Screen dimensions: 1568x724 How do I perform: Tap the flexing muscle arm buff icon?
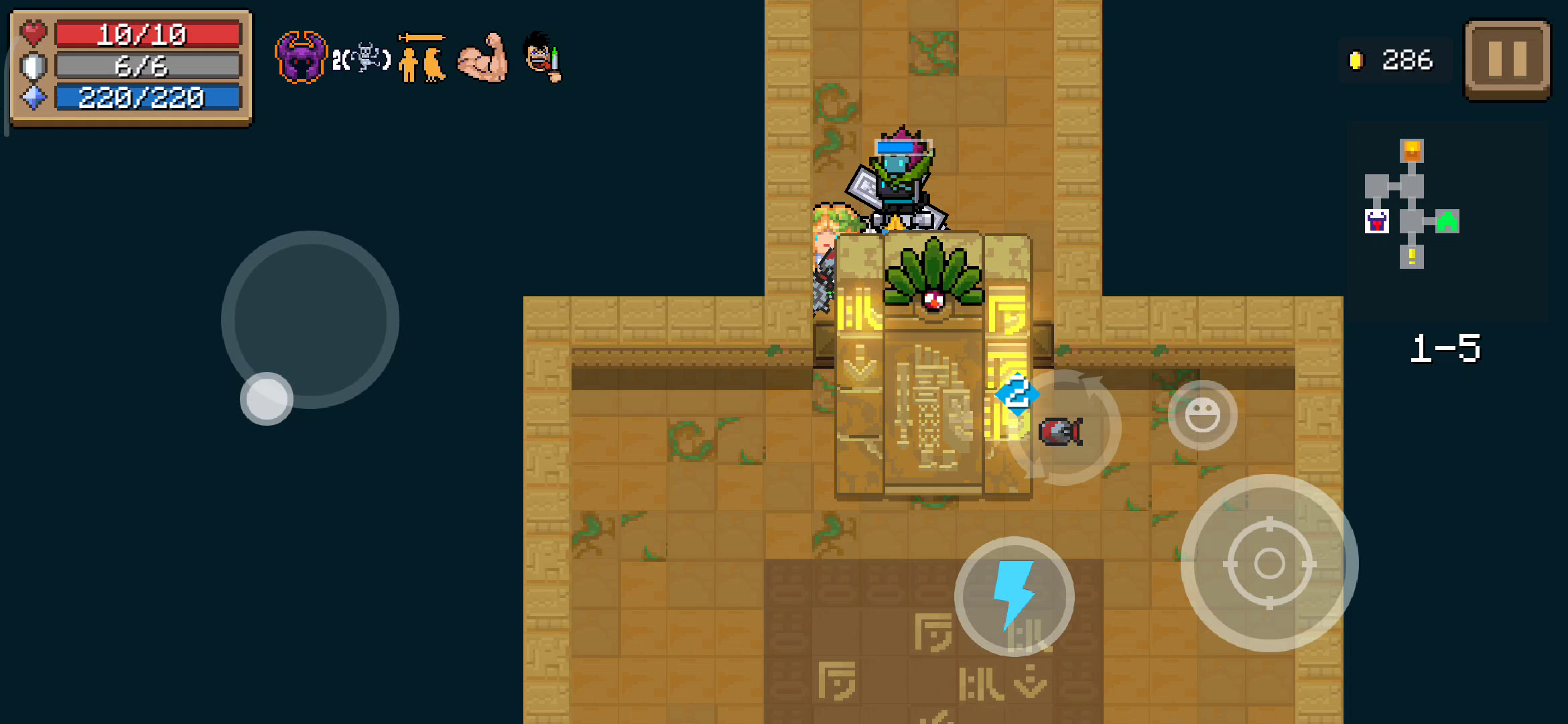(x=483, y=58)
